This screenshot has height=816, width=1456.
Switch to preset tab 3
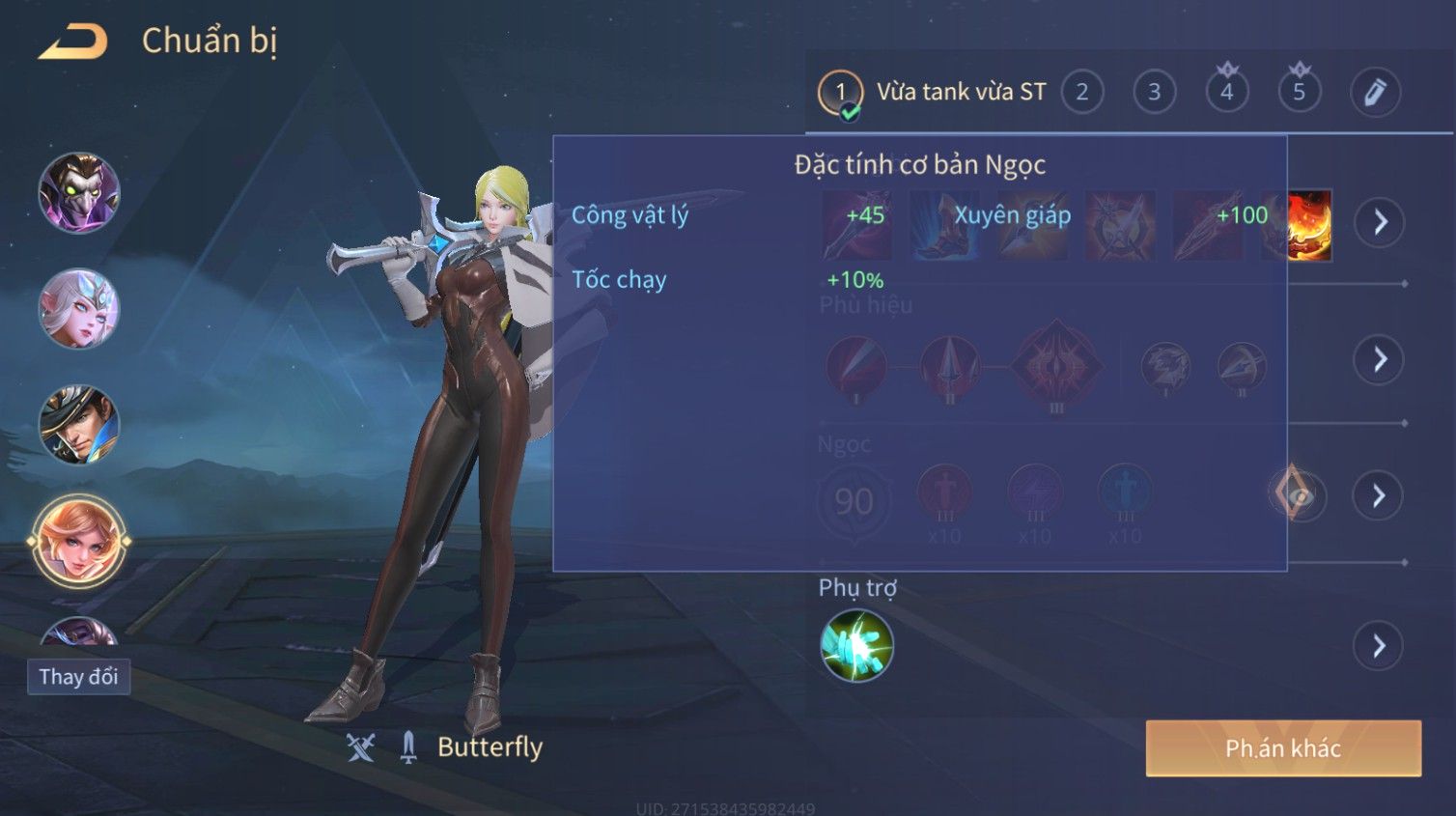1154,93
